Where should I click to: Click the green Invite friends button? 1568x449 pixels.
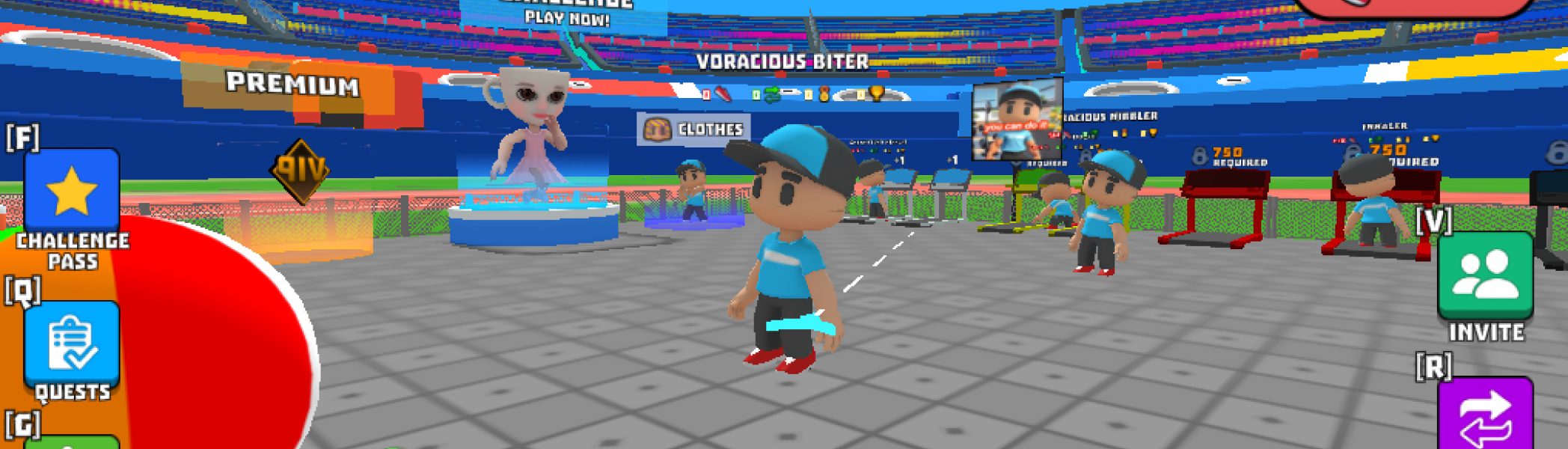pyautogui.click(x=1485, y=275)
